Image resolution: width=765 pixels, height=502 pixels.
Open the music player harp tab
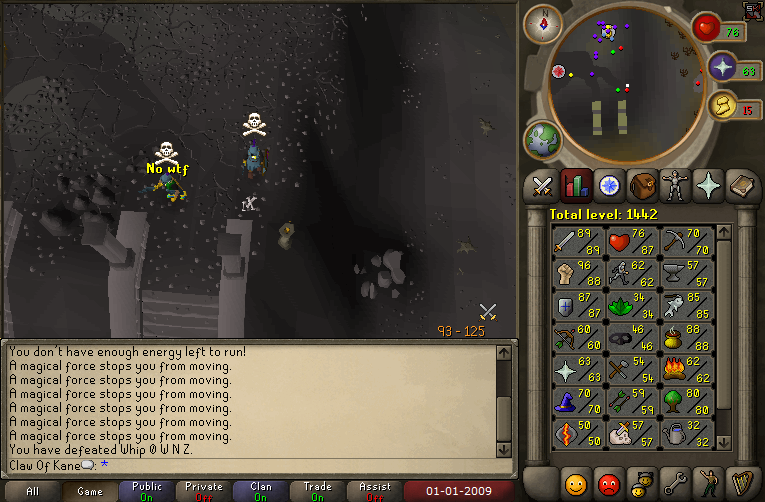(741, 481)
